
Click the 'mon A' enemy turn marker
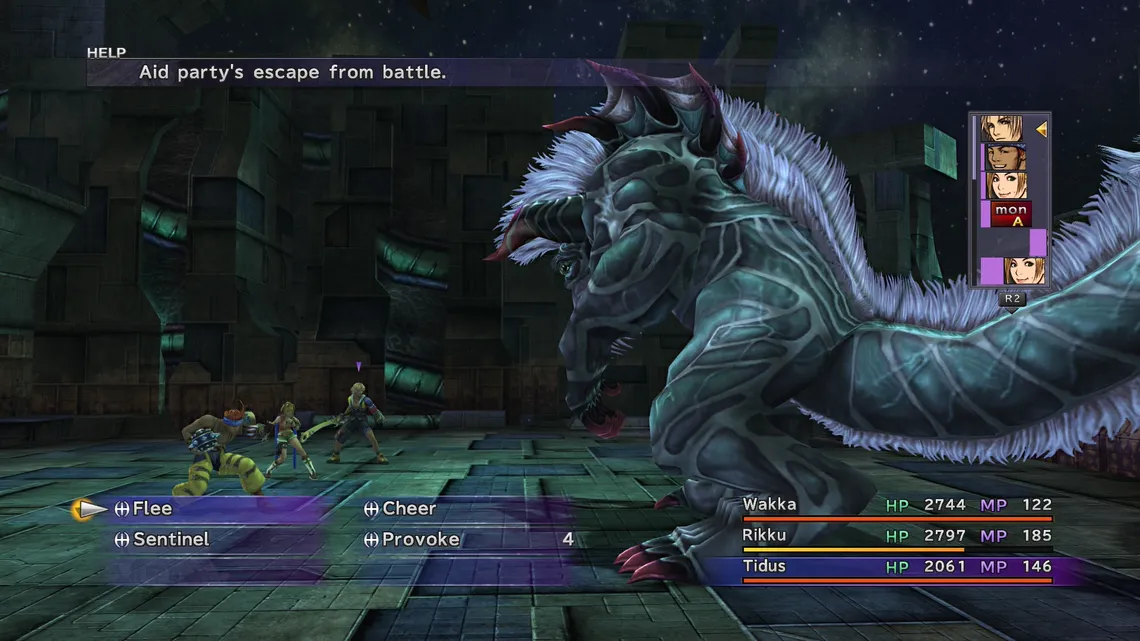point(1011,214)
